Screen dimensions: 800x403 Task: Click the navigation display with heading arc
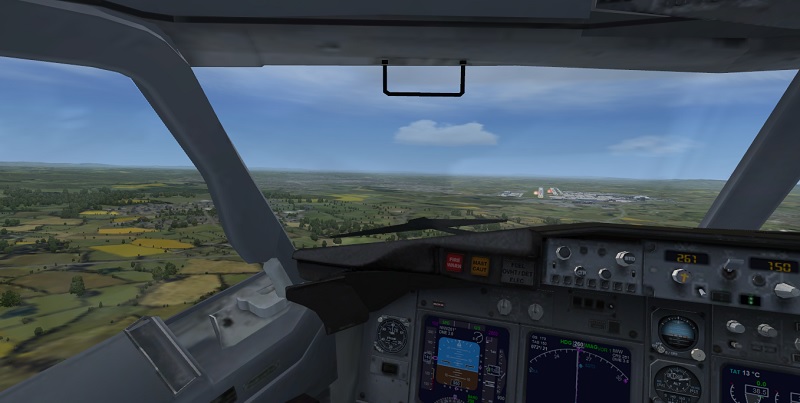578,372
